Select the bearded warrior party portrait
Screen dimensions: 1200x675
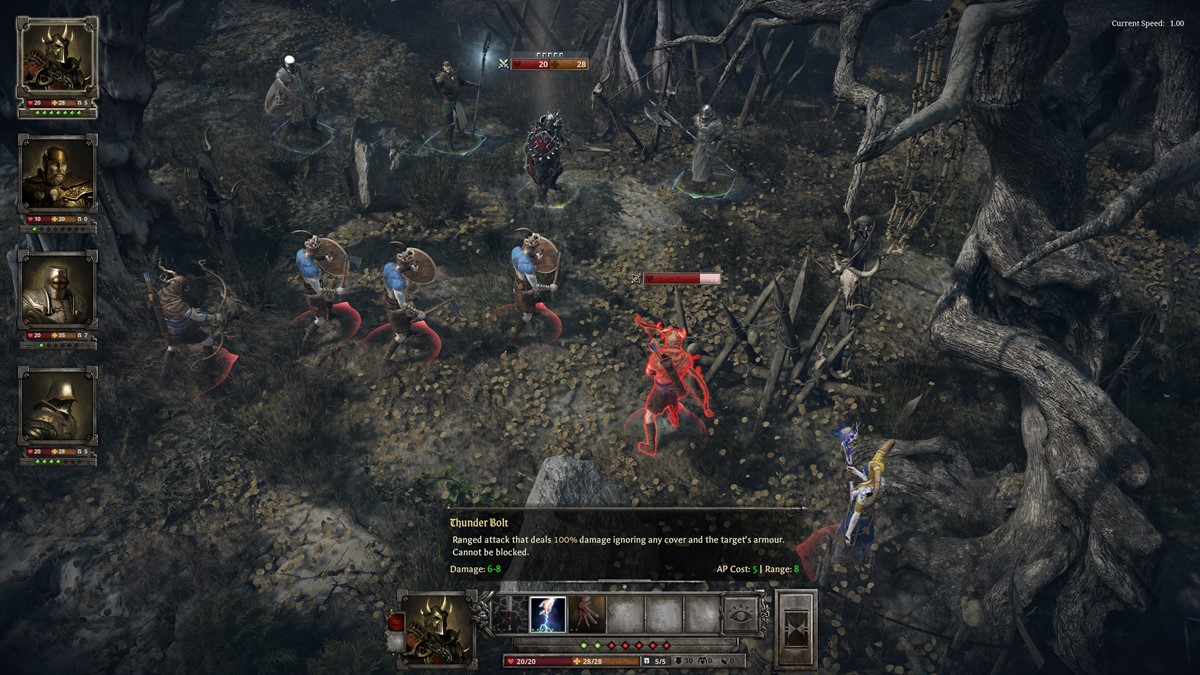pos(57,175)
